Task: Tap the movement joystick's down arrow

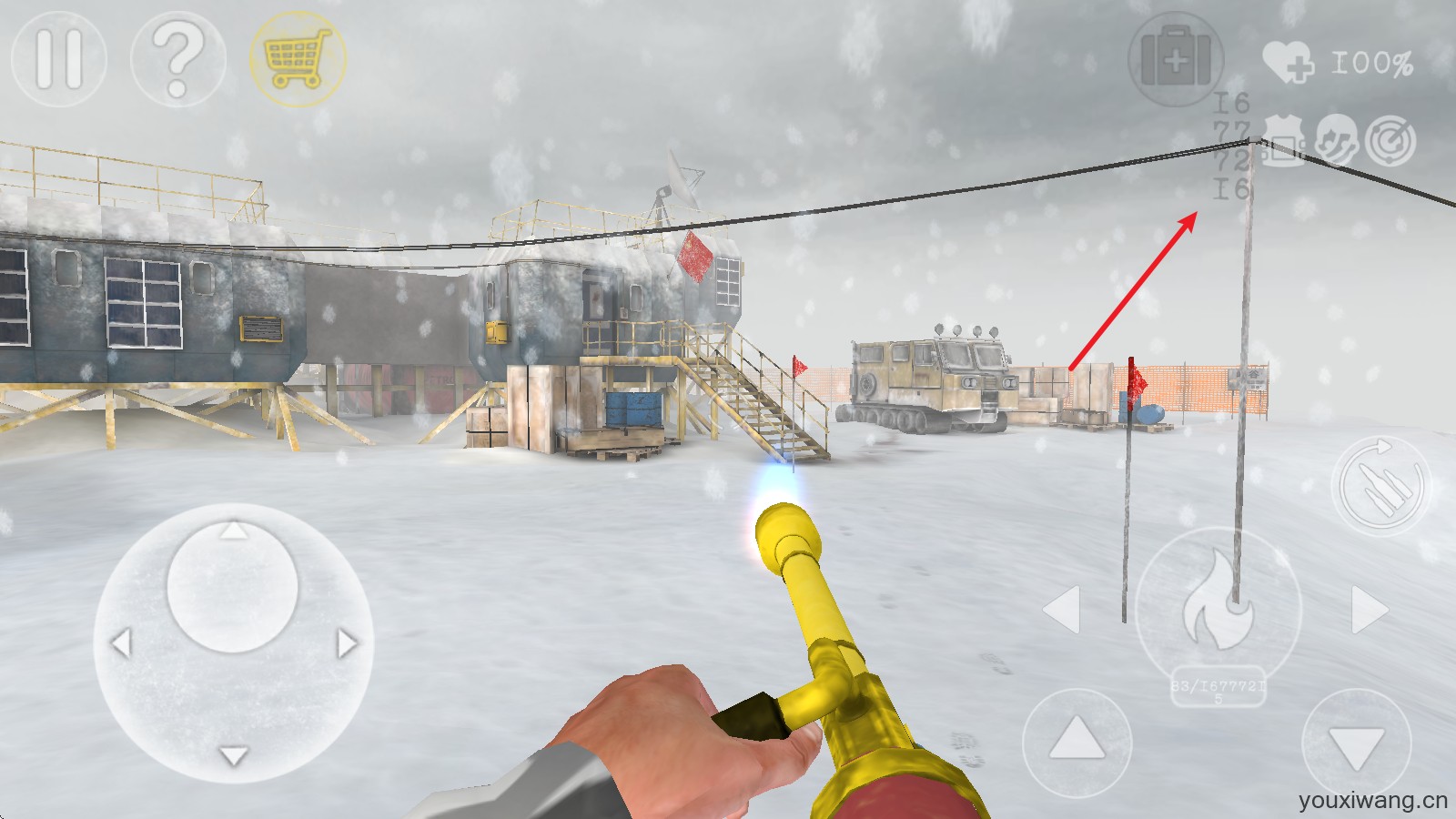Action: click(234, 755)
